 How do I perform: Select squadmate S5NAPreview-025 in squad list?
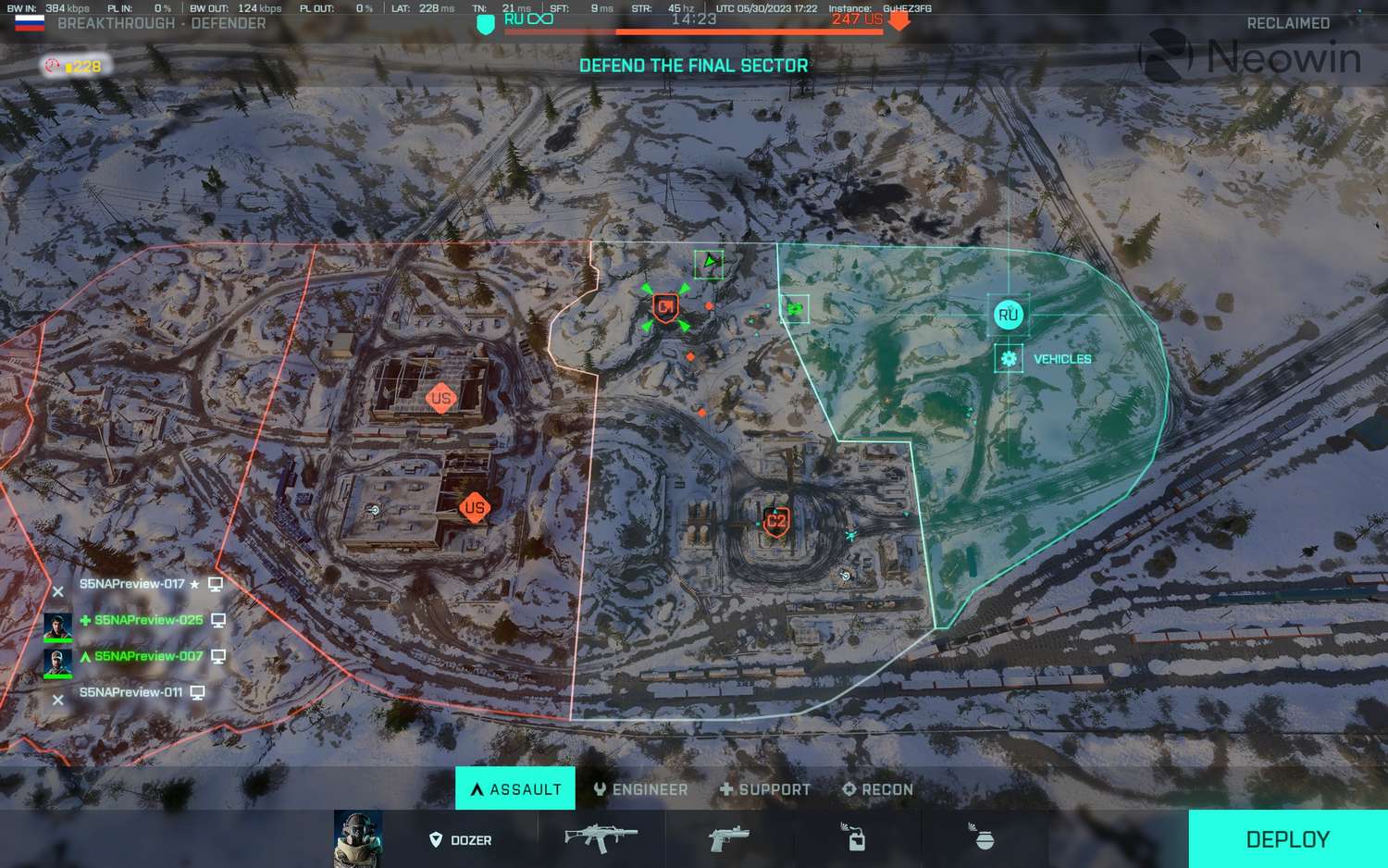tap(148, 620)
